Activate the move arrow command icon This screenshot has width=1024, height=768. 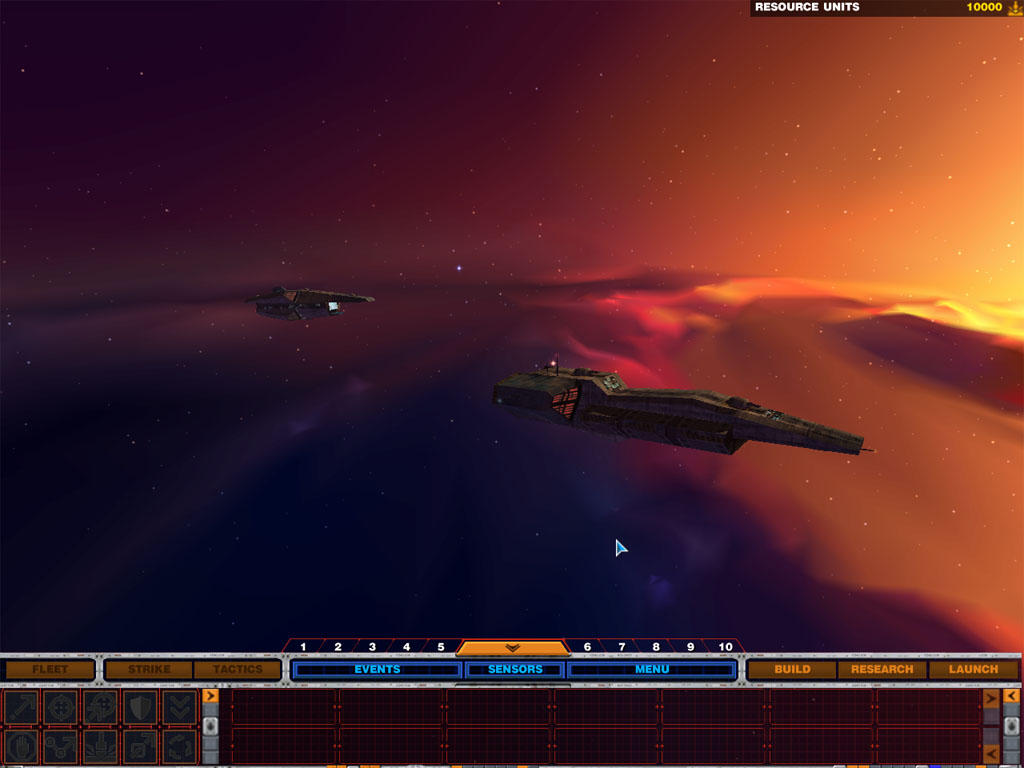[20, 707]
